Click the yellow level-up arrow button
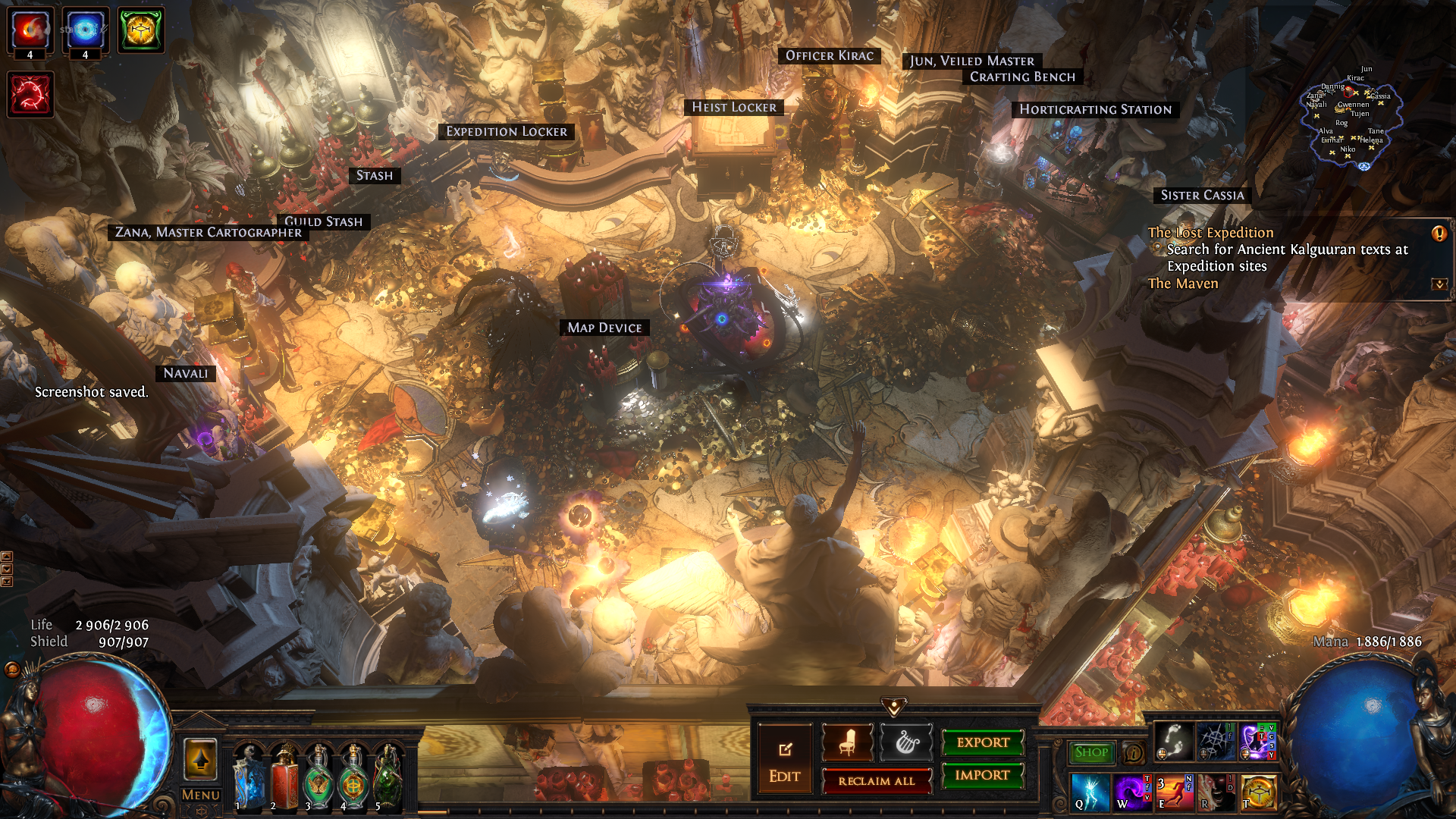 click(201, 759)
